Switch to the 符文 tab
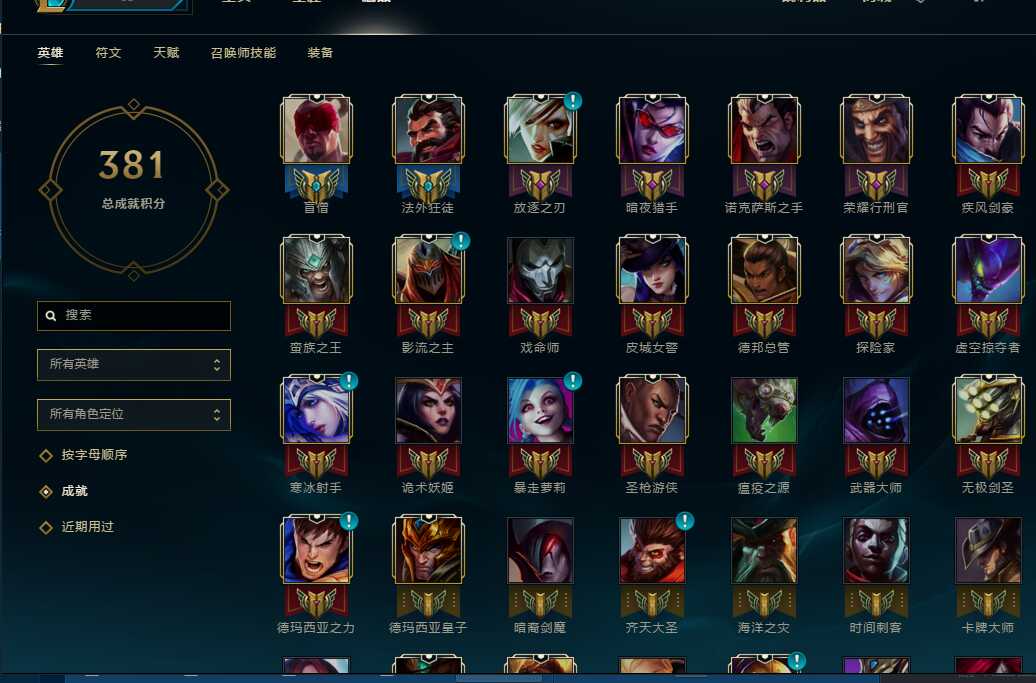 tap(108, 53)
